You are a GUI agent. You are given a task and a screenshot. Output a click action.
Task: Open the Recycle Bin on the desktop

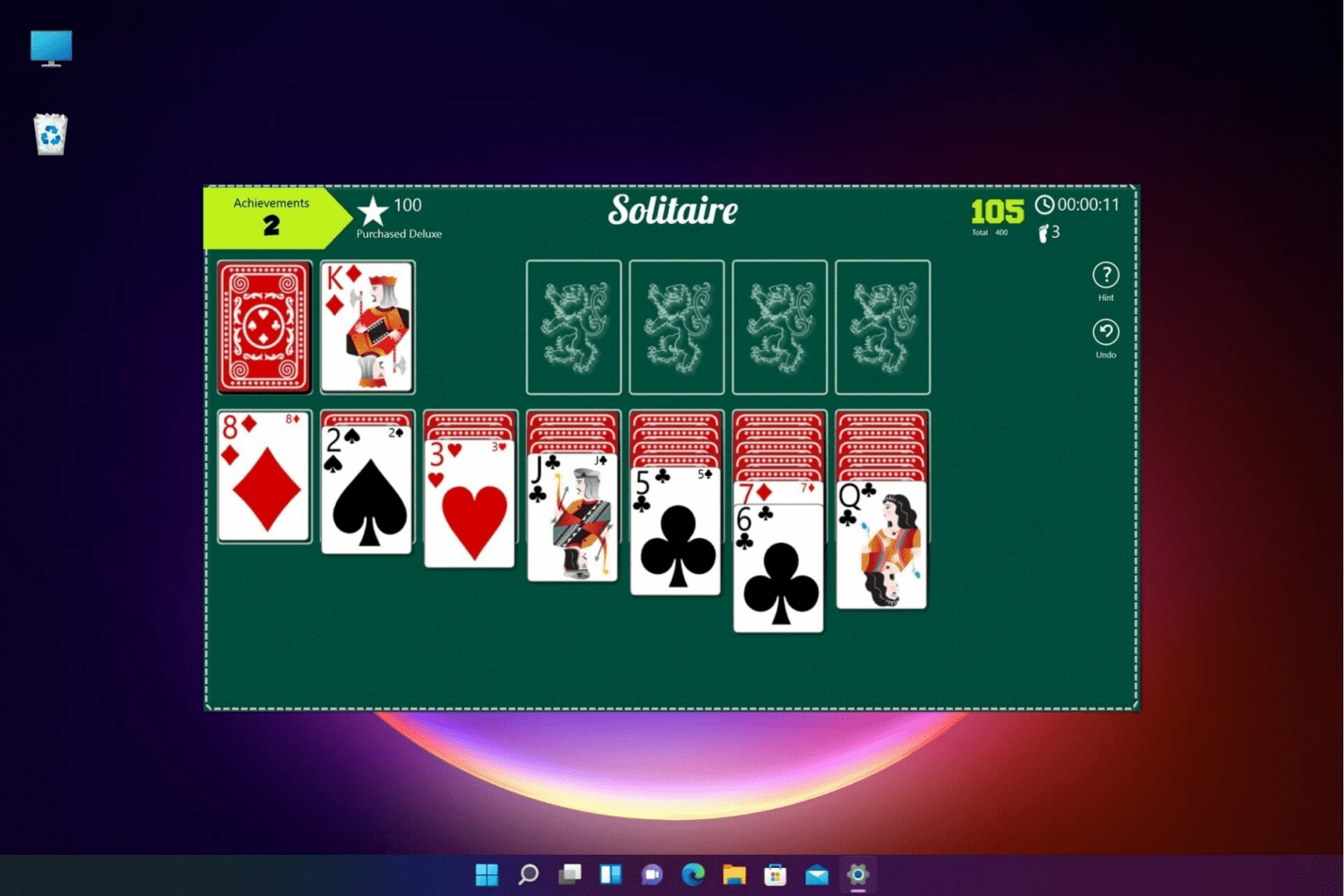pos(49,133)
